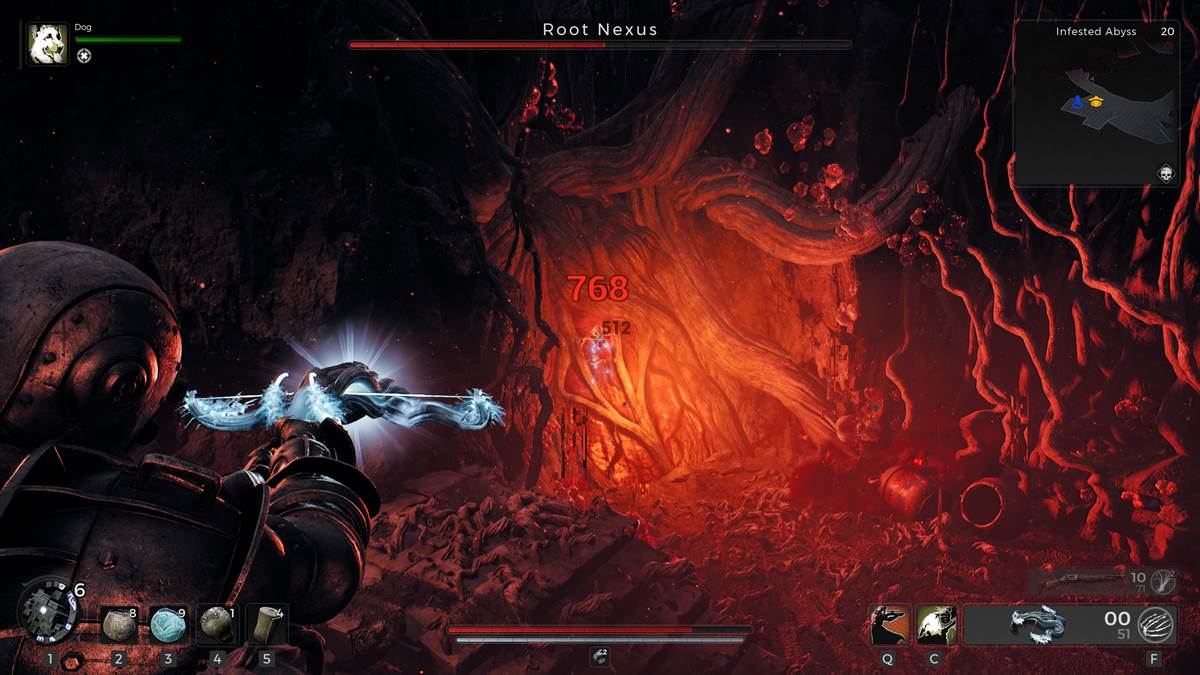Select the Dog companion portrait
The height and width of the screenshot is (675, 1200).
coord(48,44)
